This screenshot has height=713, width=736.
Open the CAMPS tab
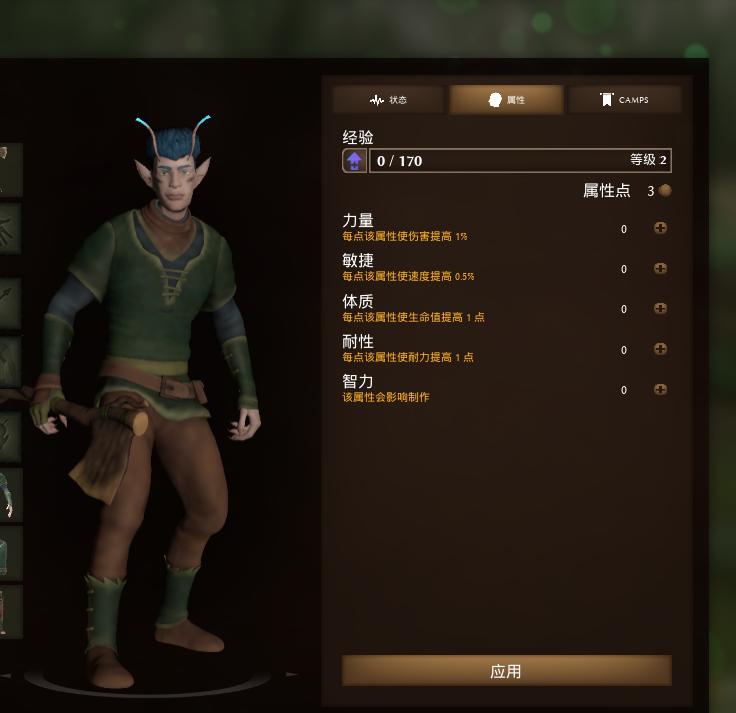click(624, 100)
